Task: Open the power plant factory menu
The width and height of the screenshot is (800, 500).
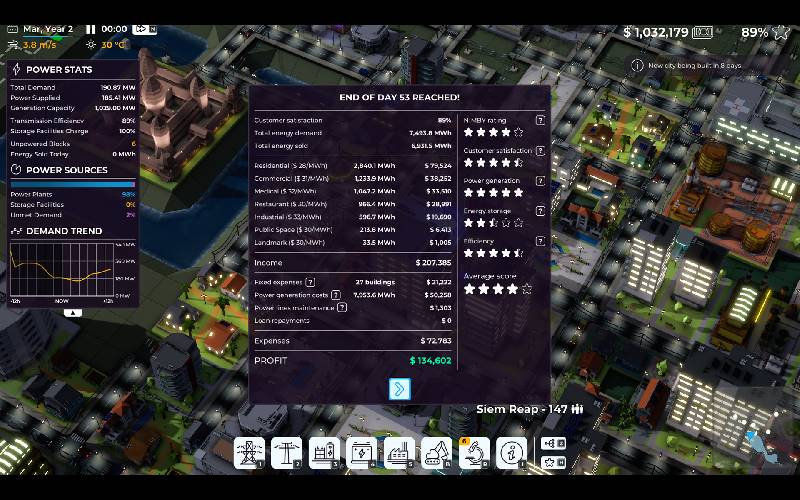Action: point(398,452)
